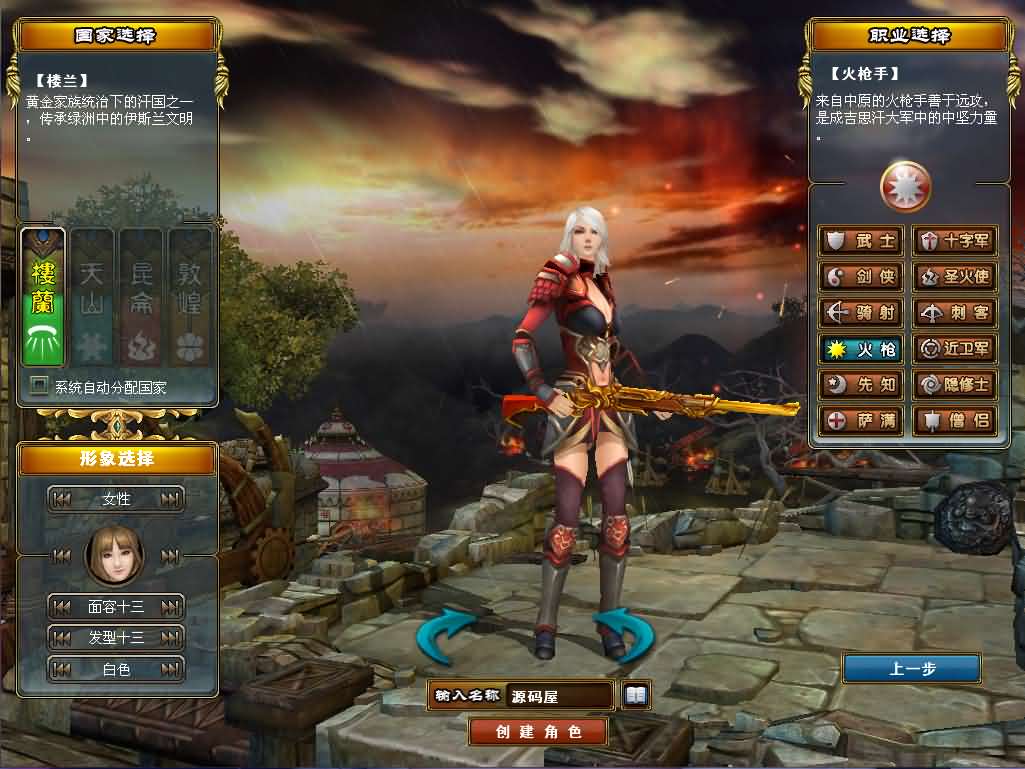This screenshot has height=769, width=1025.
Task: Select the 近卫军 class button
Action: coord(955,349)
